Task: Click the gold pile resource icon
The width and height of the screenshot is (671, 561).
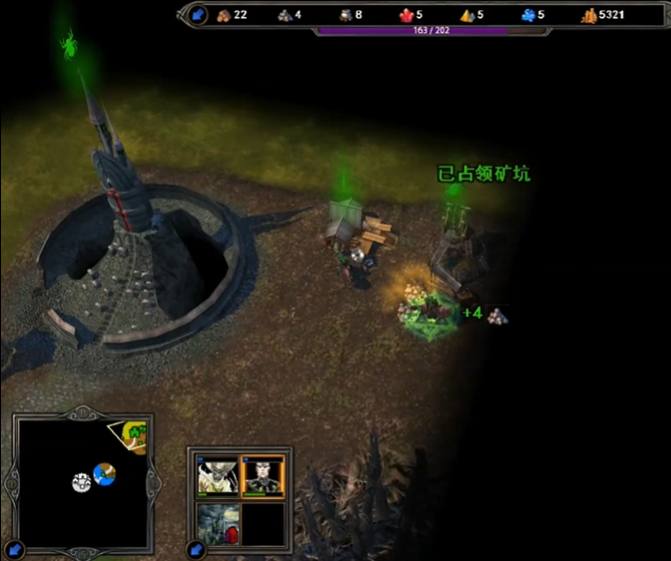Action: 588,15
